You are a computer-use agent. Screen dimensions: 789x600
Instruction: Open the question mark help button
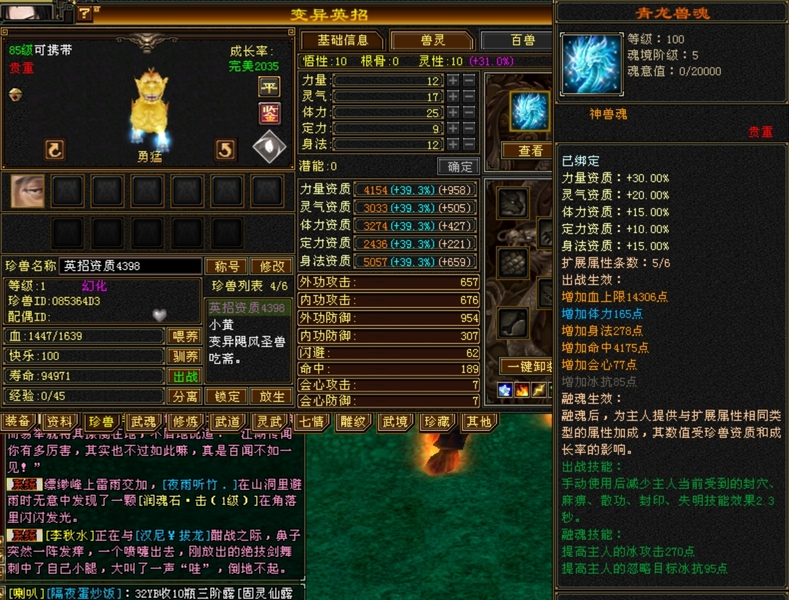pos(85,13)
